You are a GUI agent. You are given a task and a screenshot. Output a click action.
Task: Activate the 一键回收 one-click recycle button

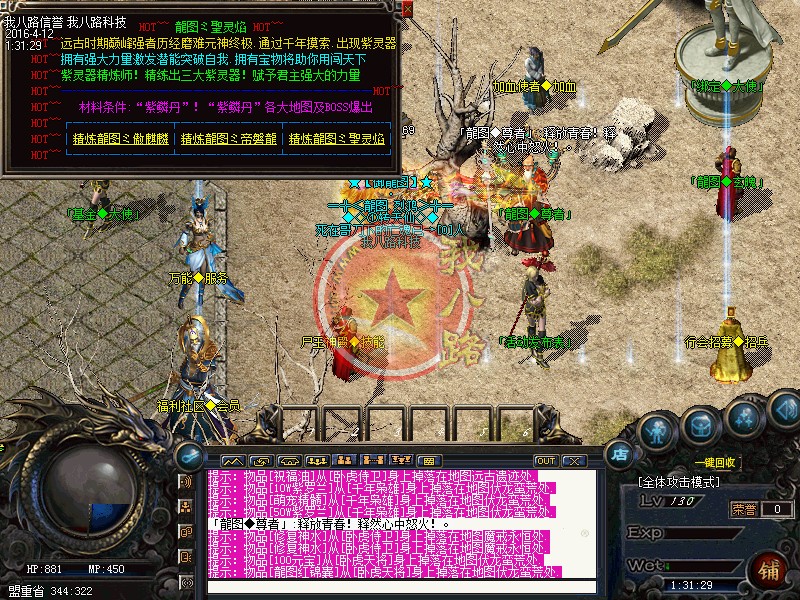[716, 463]
